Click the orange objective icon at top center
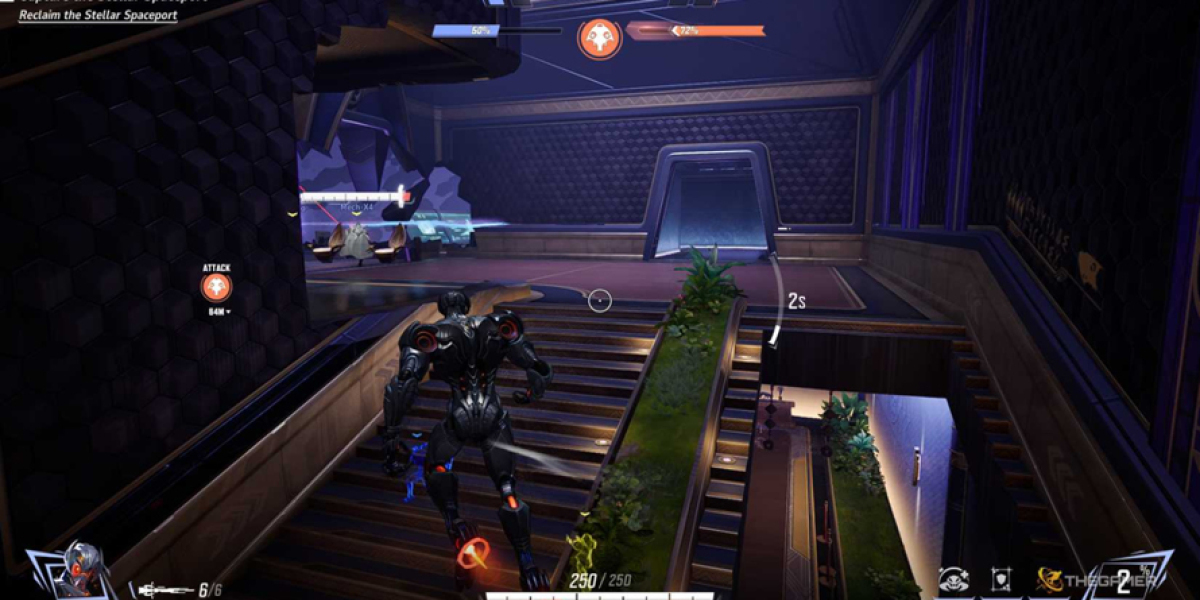Screen dimensions: 1200x600 [600, 38]
